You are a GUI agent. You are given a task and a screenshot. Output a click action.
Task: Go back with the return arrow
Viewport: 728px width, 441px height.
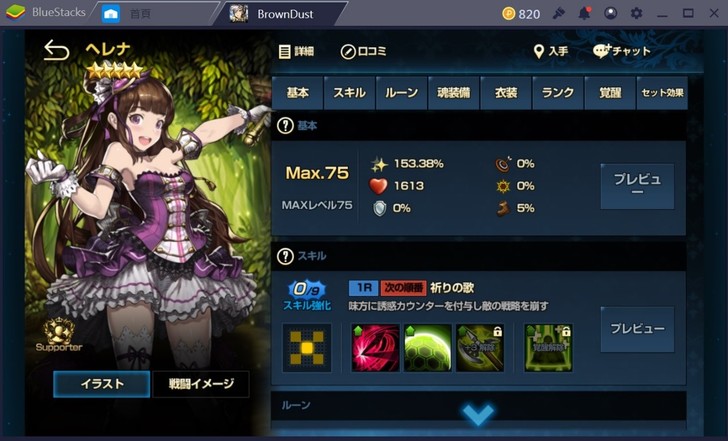[56, 51]
